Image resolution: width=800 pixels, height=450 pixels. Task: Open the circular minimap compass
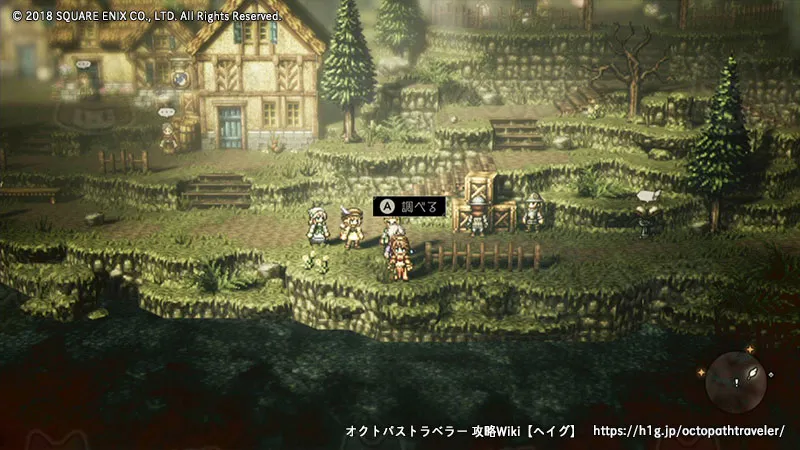pyautogui.click(x=736, y=379)
